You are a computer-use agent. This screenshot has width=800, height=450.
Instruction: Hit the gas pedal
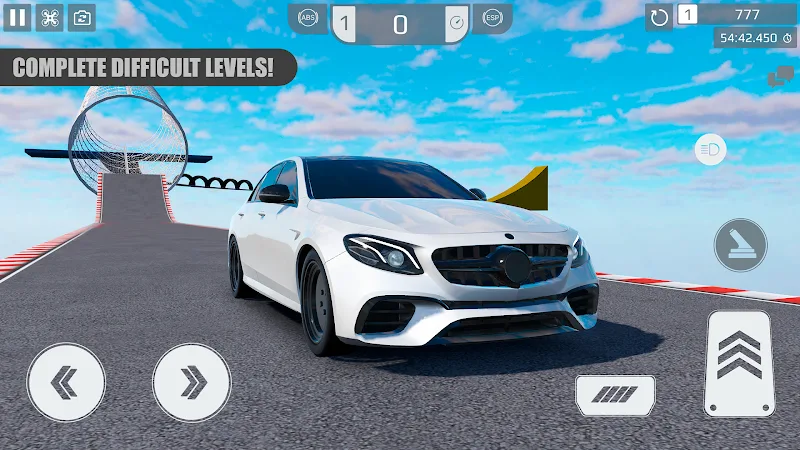point(740,362)
